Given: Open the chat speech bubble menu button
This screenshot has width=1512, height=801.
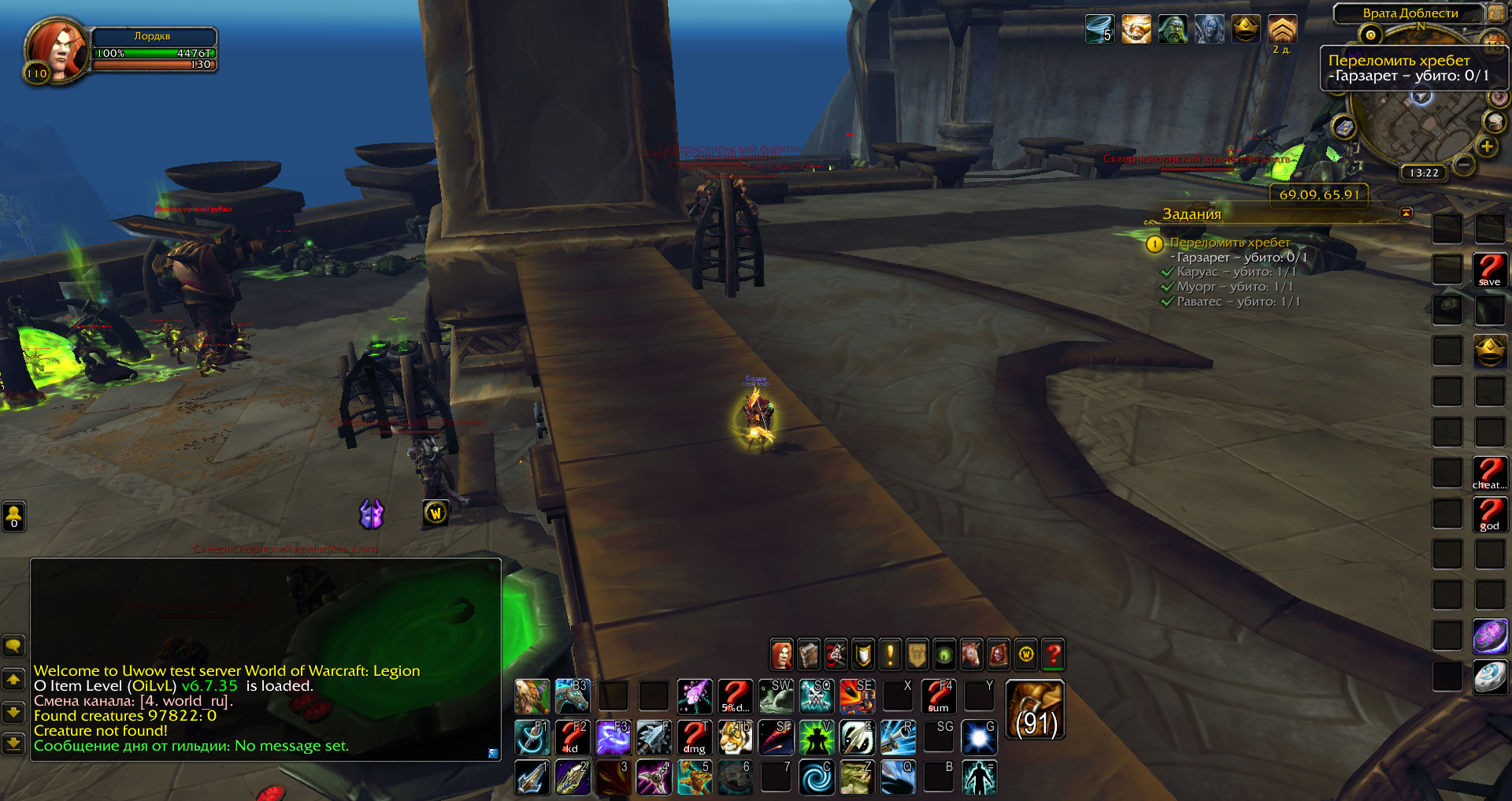Looking at the screenshot, I should click(x=13, y=647).
